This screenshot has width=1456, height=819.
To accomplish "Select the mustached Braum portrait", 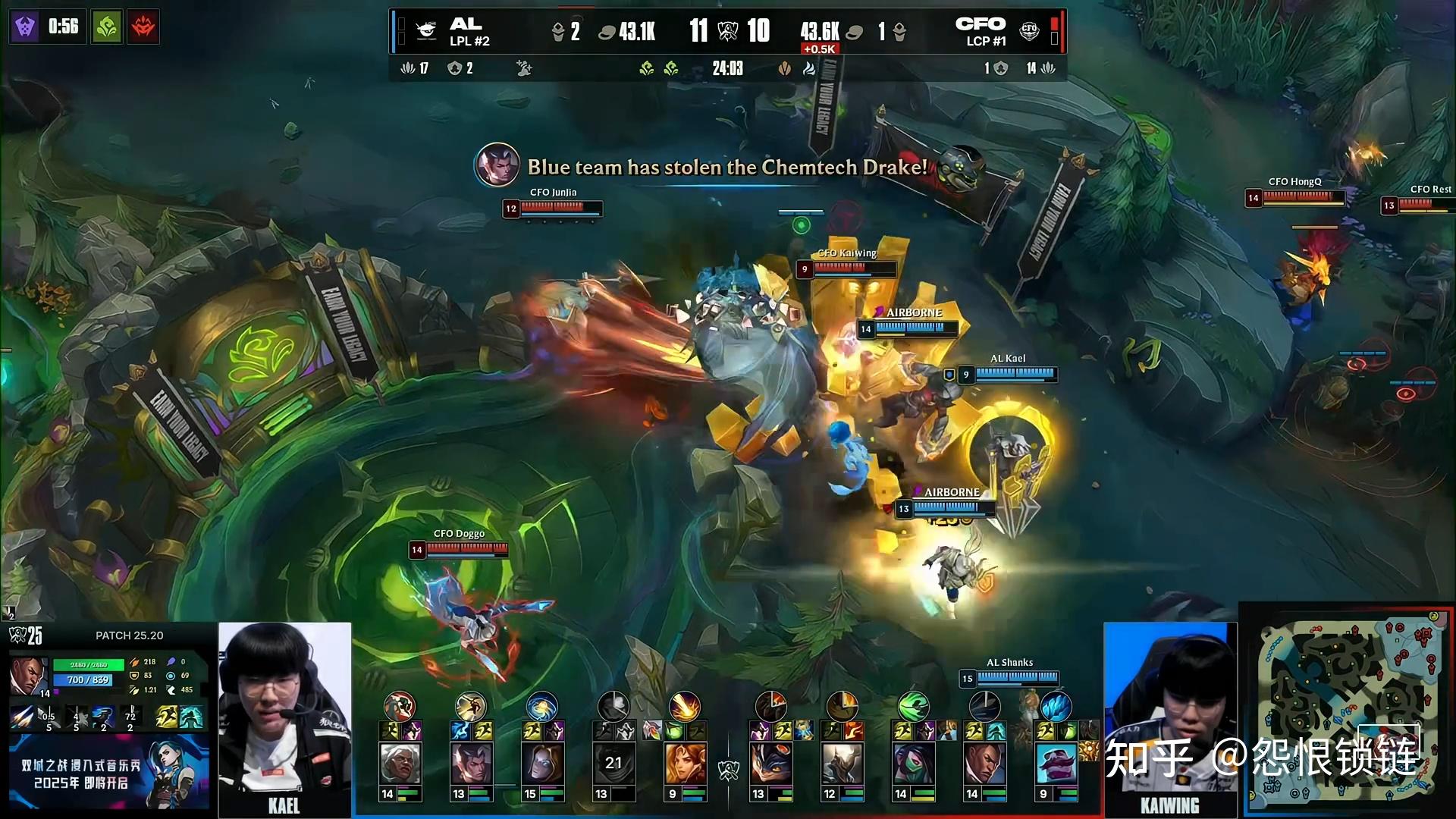I will tap(1056, 764).
